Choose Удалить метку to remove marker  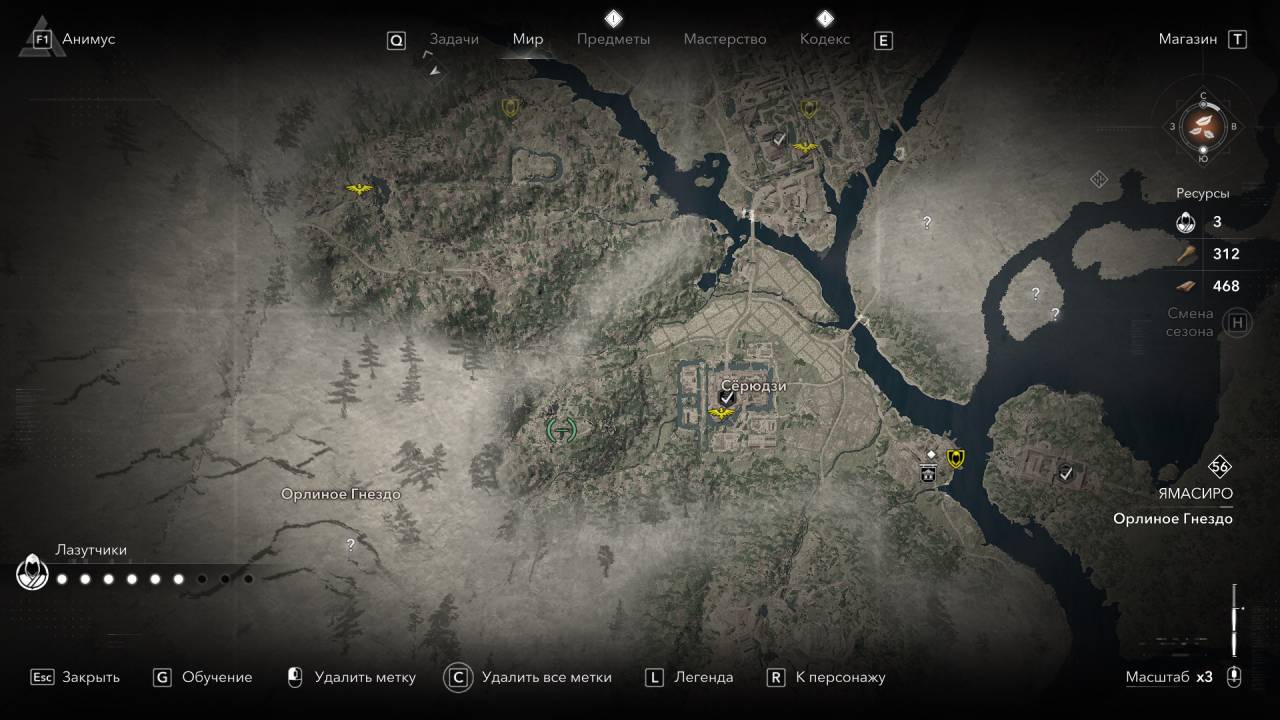click(364, 677)
